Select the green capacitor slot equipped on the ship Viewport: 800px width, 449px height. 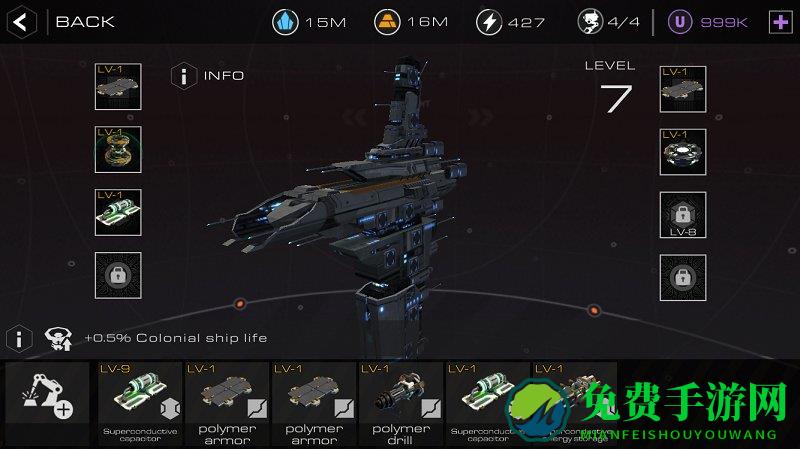tap(118, 212)
